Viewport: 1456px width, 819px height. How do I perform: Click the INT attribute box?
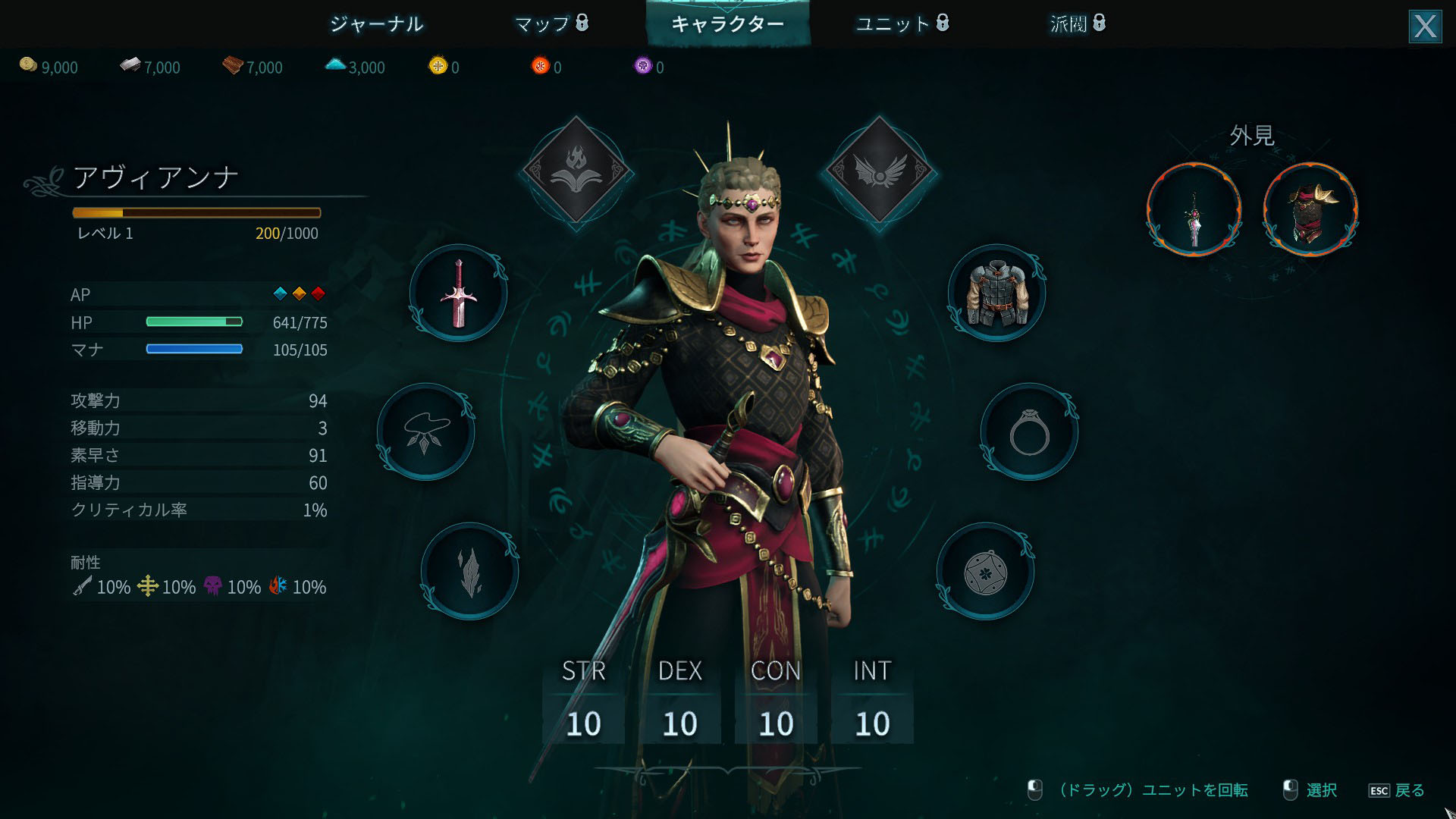(872, 704)
